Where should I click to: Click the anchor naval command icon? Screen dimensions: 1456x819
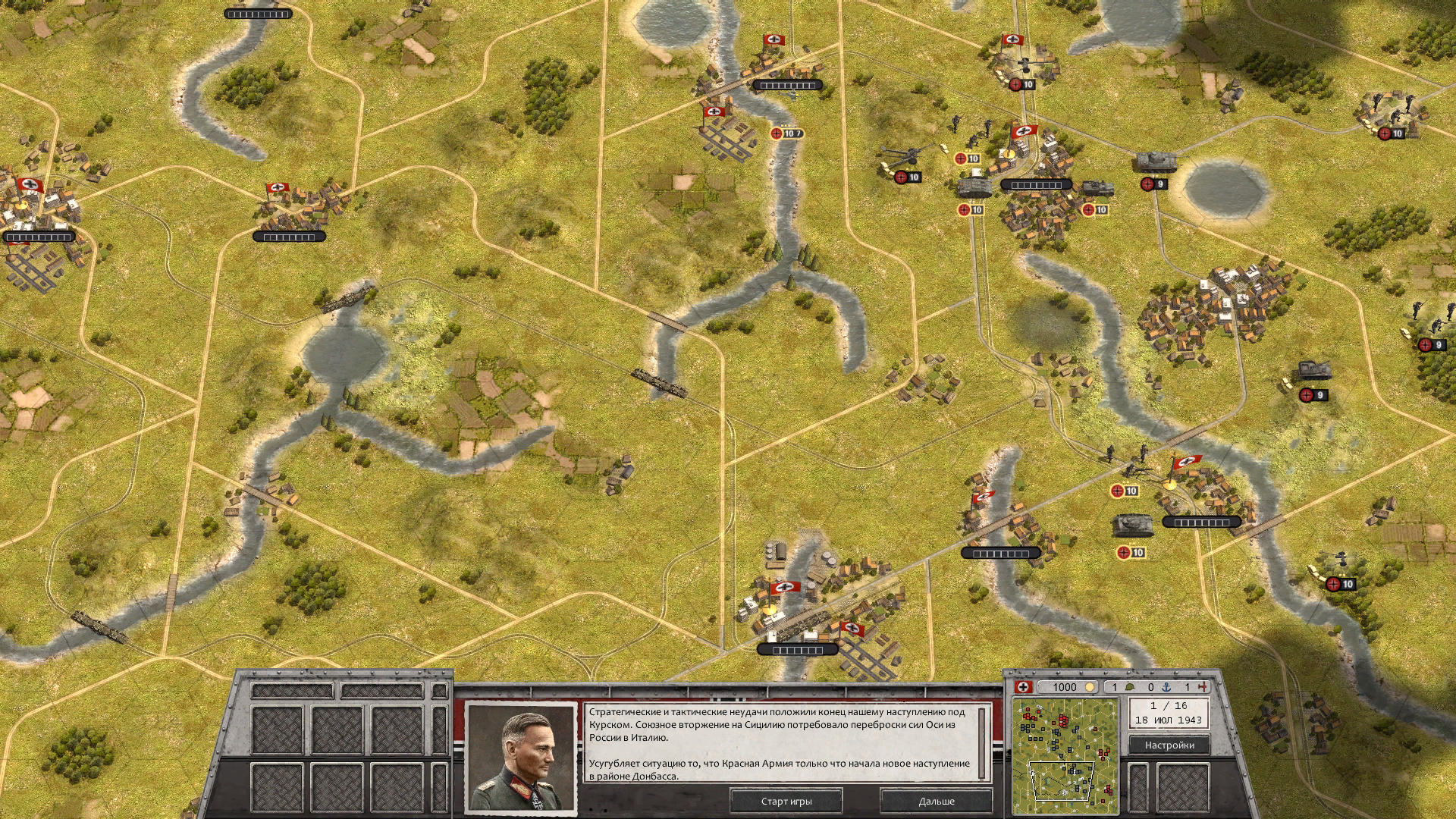[1165, 686]
